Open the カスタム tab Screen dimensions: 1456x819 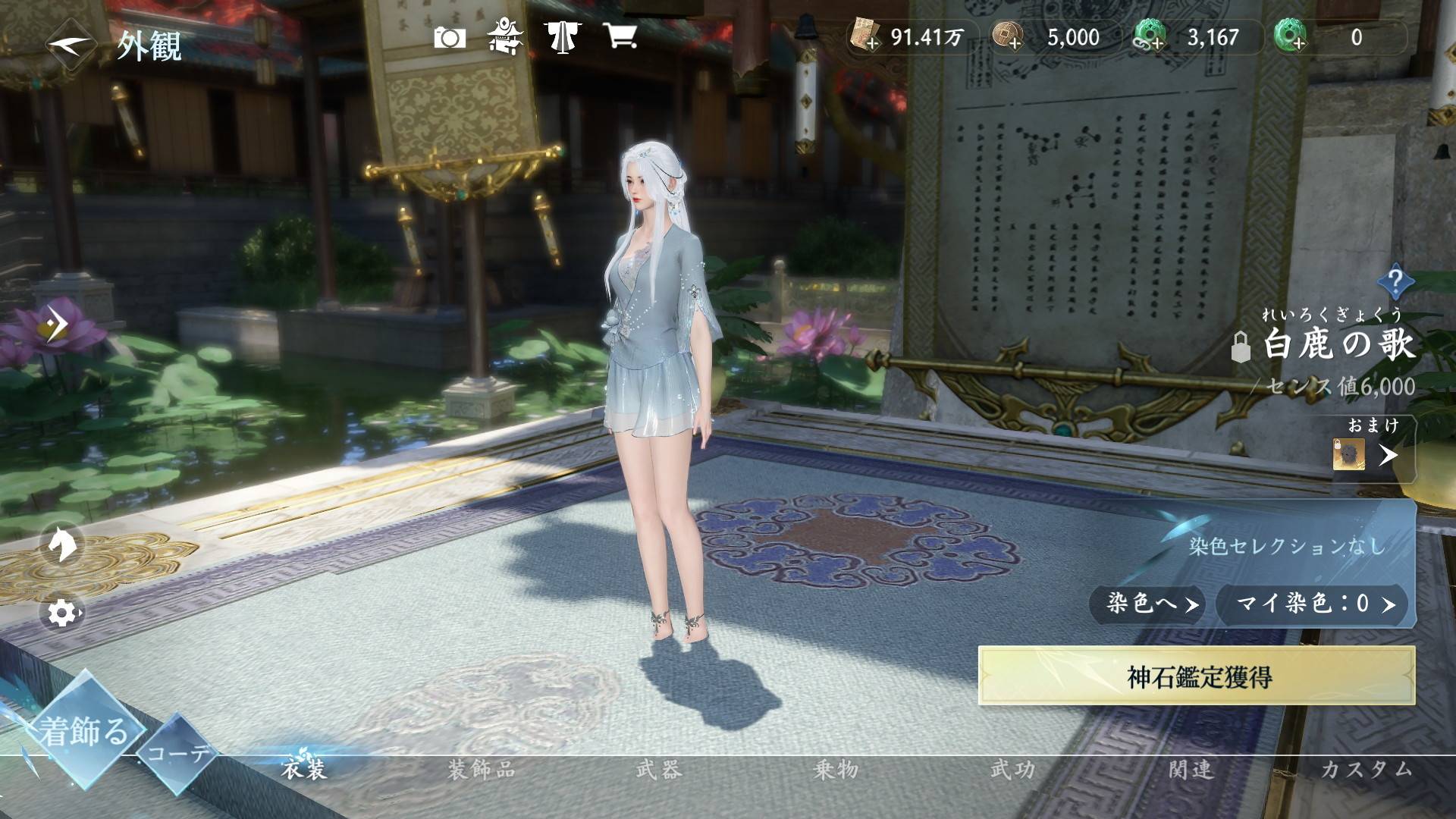tap(1367, 770)
